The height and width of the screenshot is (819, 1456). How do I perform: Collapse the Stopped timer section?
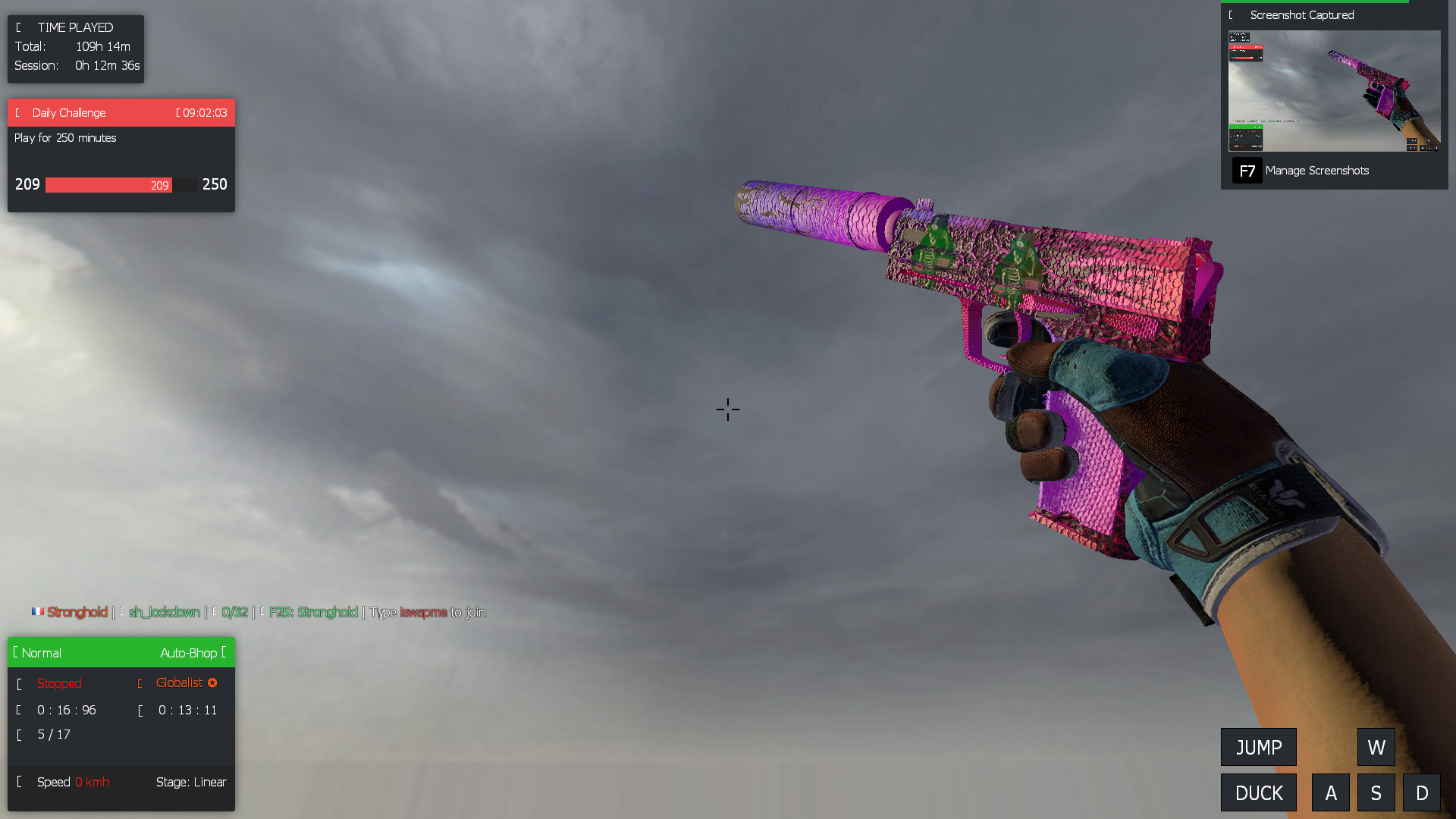pos(19,683)
